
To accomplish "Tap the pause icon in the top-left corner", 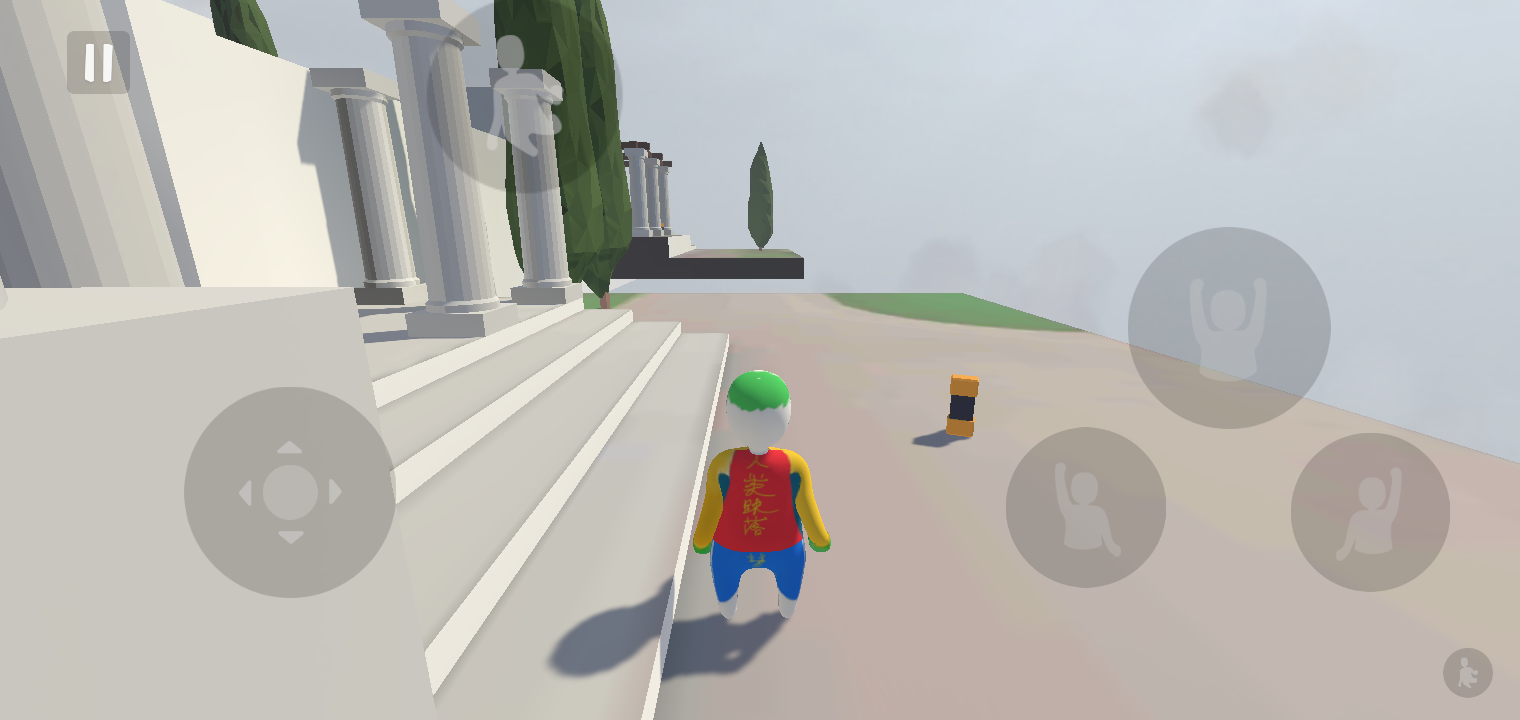I will tap(97, 63).
